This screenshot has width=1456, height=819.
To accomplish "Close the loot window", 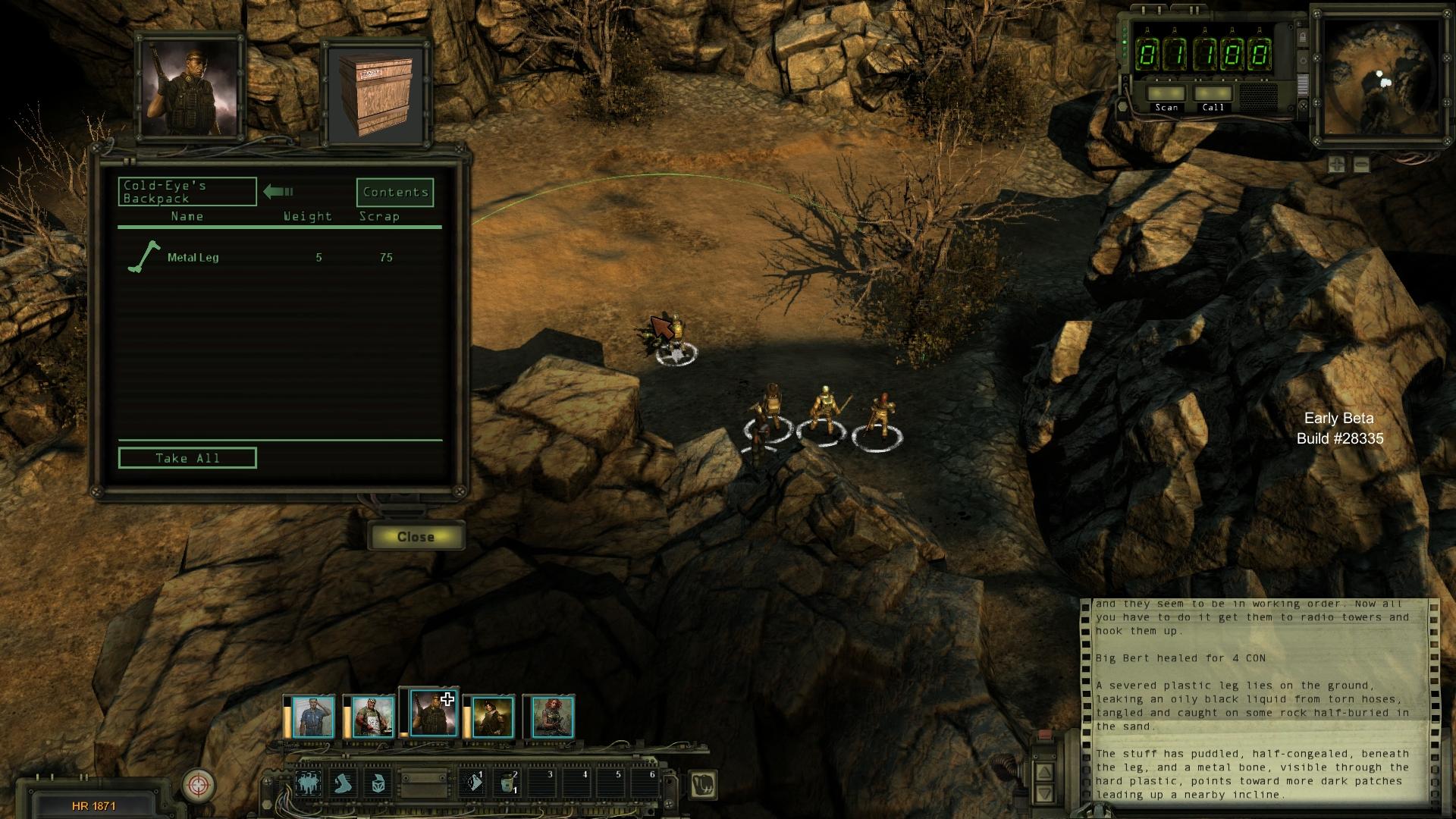I will 416,536.
